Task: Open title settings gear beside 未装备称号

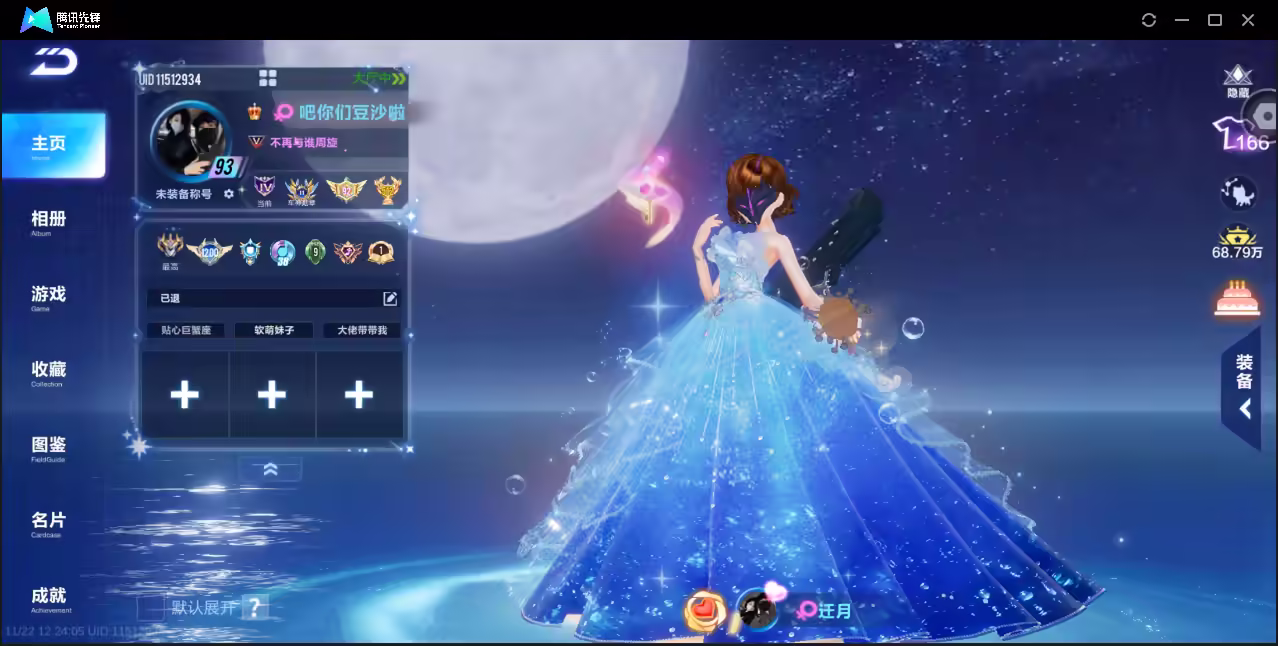Action: click(x=229, y=194)
